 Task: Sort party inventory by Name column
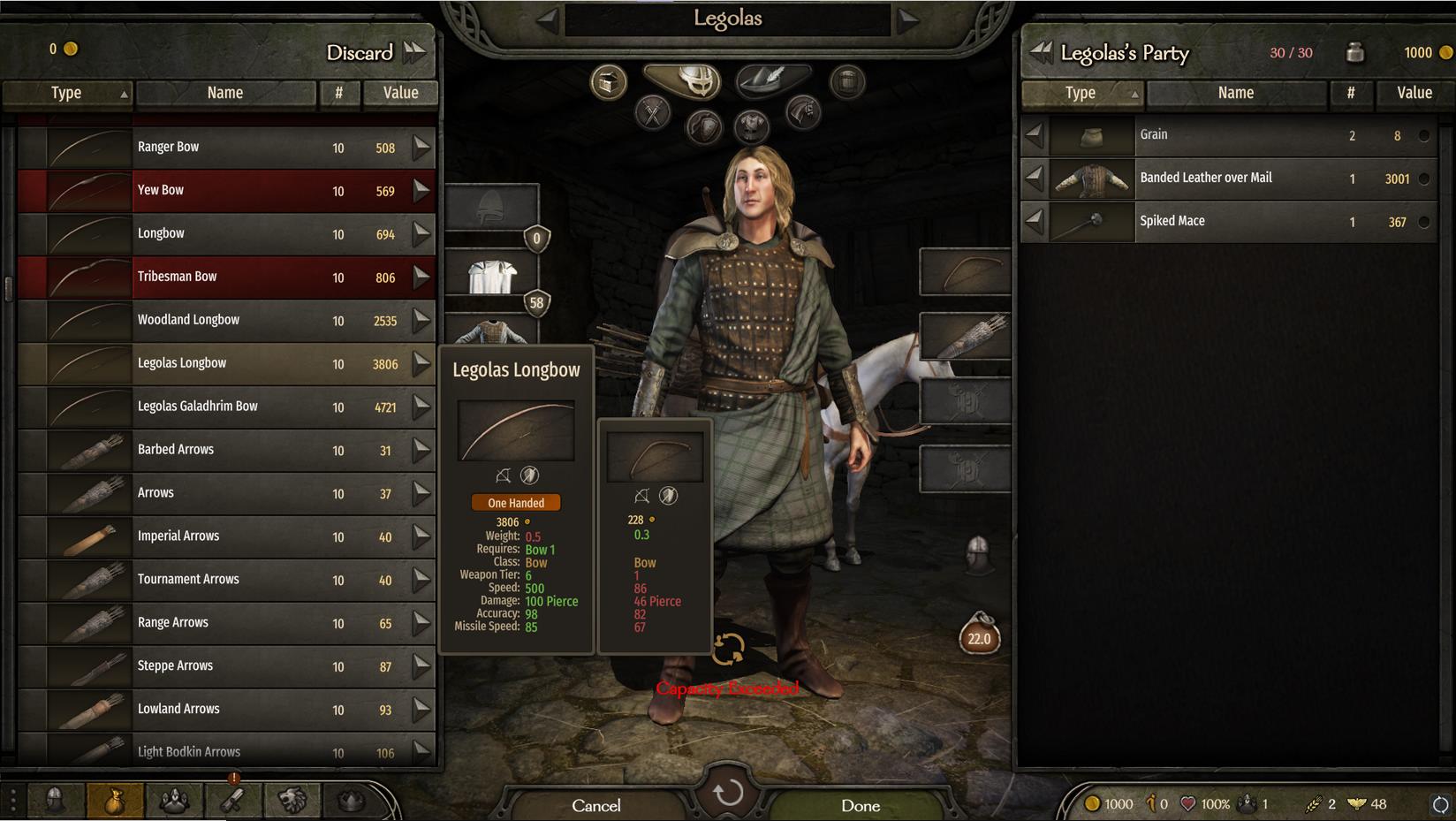pos(1235,93)
